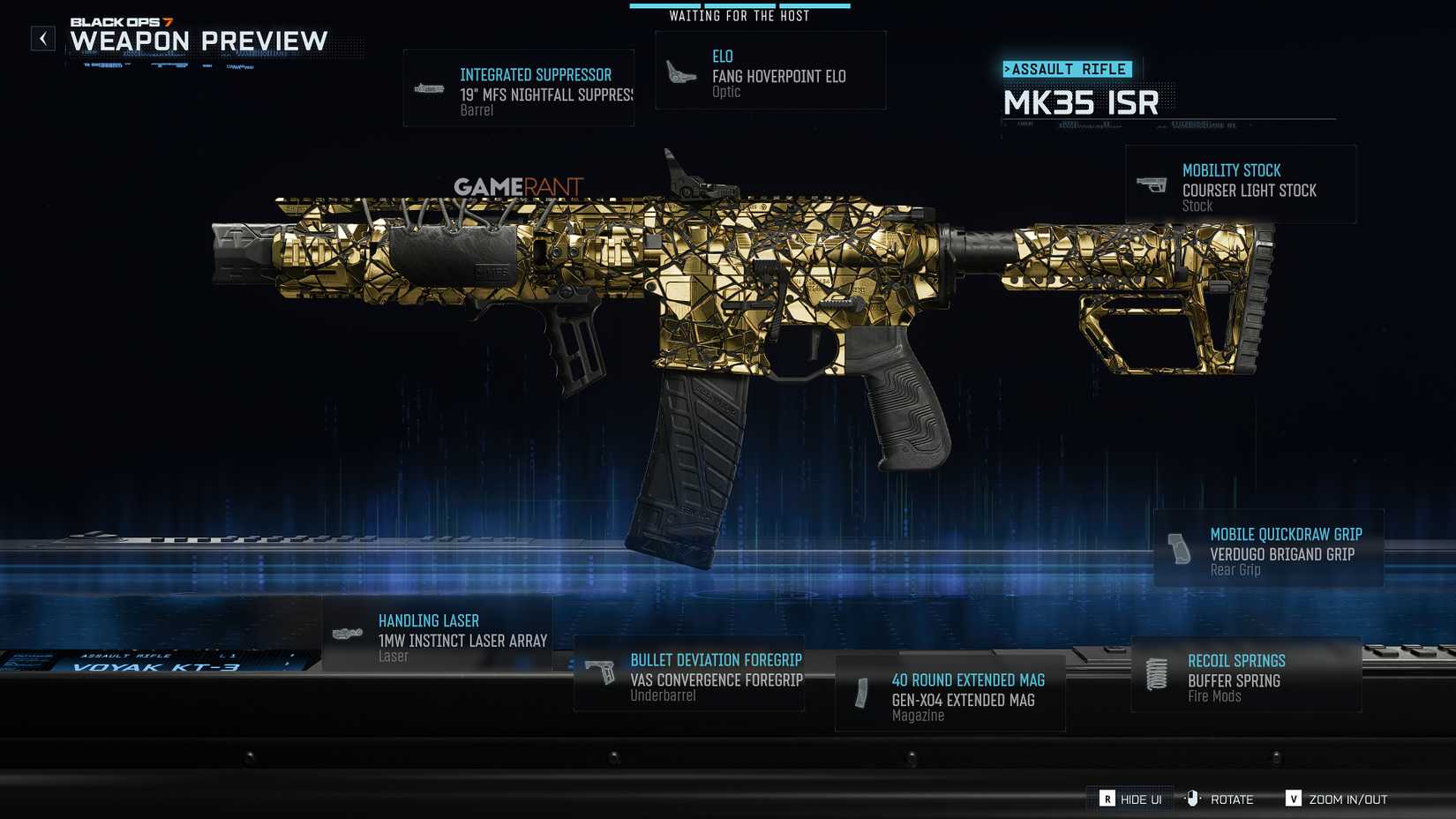Select the VAS Convergence Foregrip underbarrel icon
Image resolution: width=1456 pixels, height=819 pixels.
coord(601,672)
